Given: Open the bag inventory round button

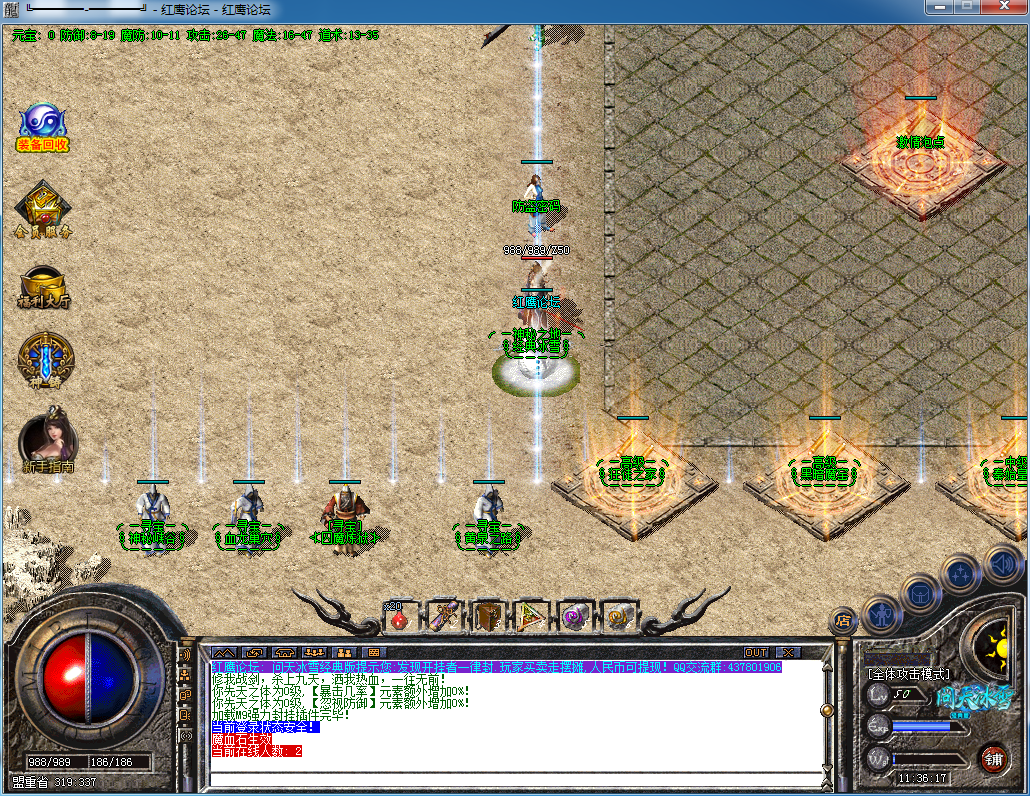Looking at the screenshot, I should [920, 592].
